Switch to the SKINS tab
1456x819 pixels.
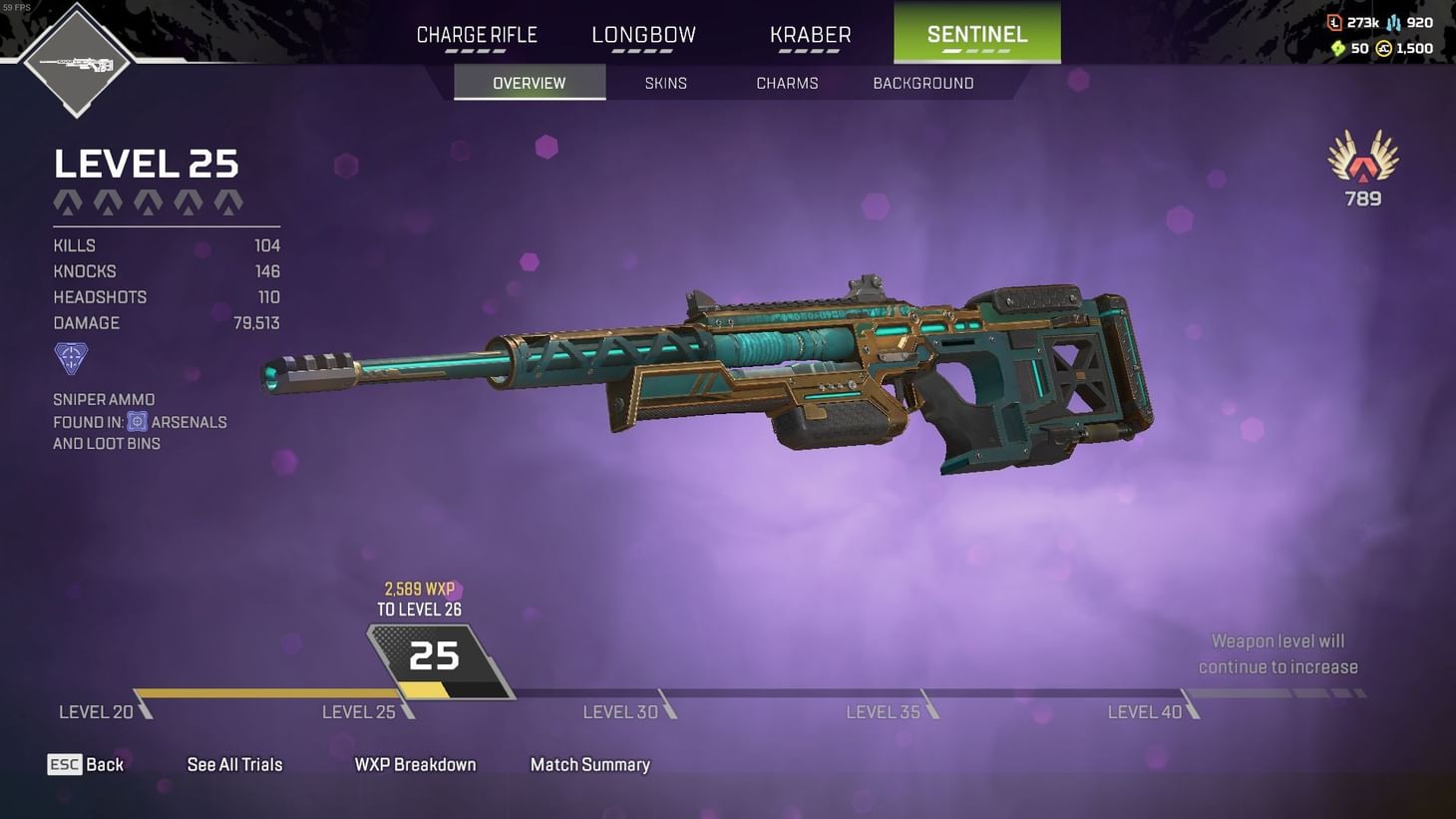665,83
